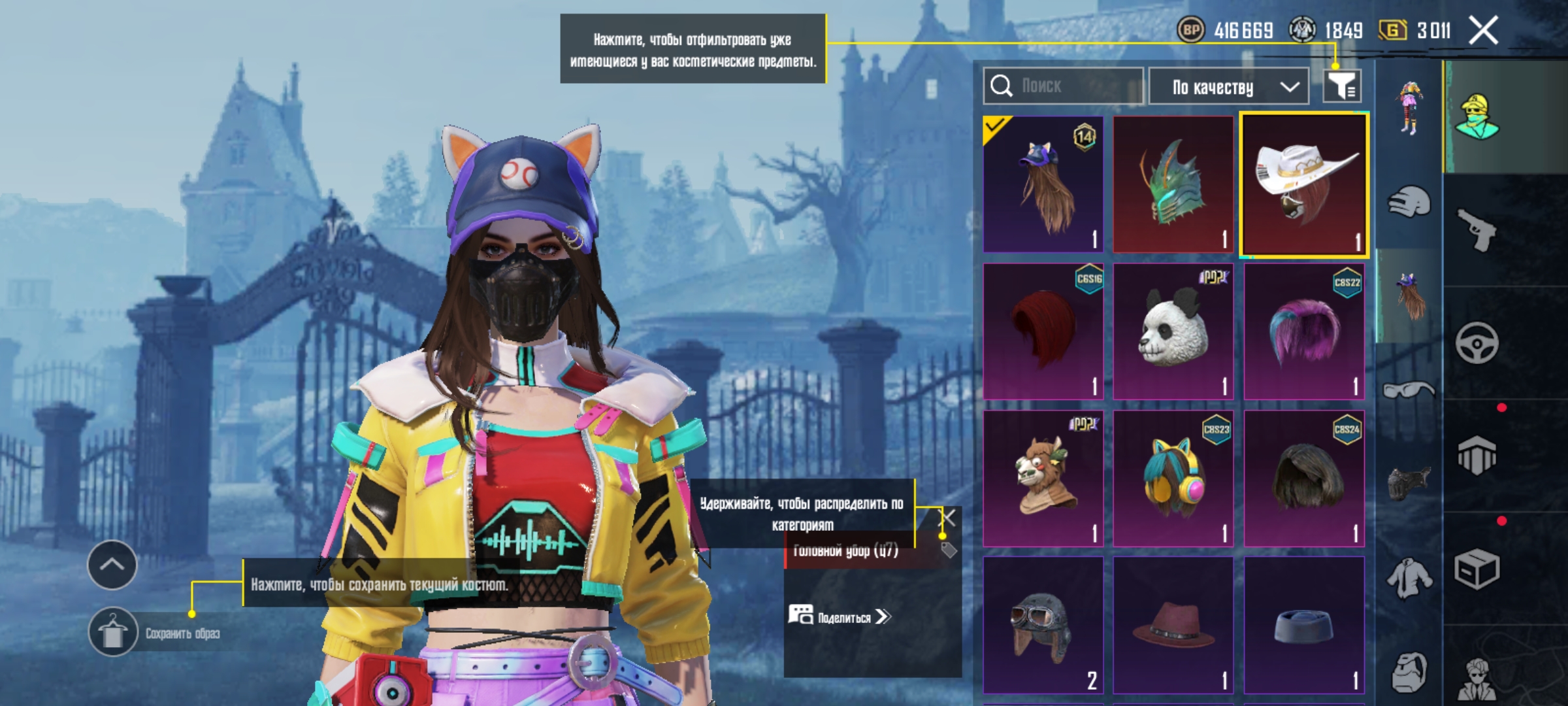Pick the panda head mask item

tap(1173, 331)
